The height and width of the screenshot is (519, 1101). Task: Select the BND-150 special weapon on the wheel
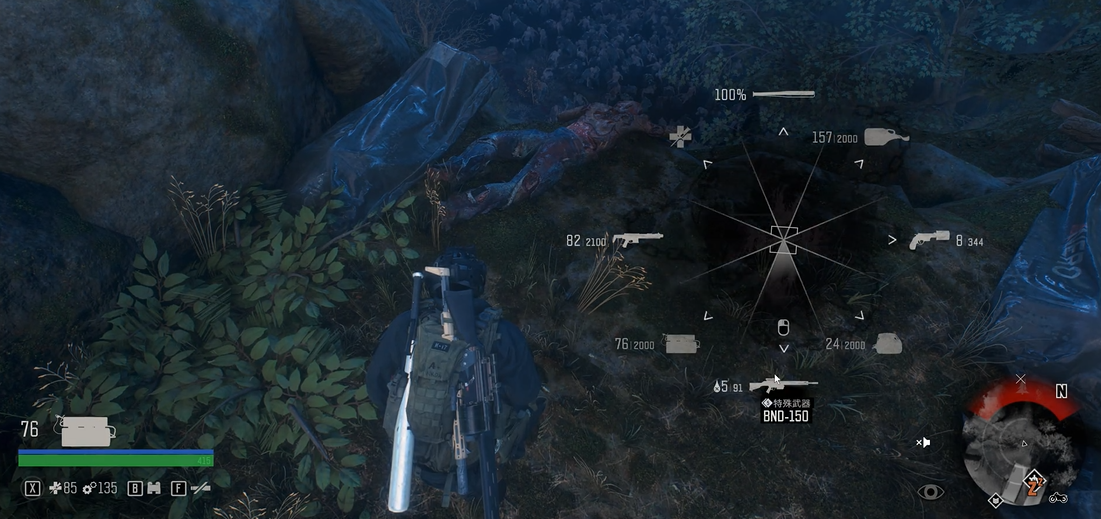click(x=783, y=384)
